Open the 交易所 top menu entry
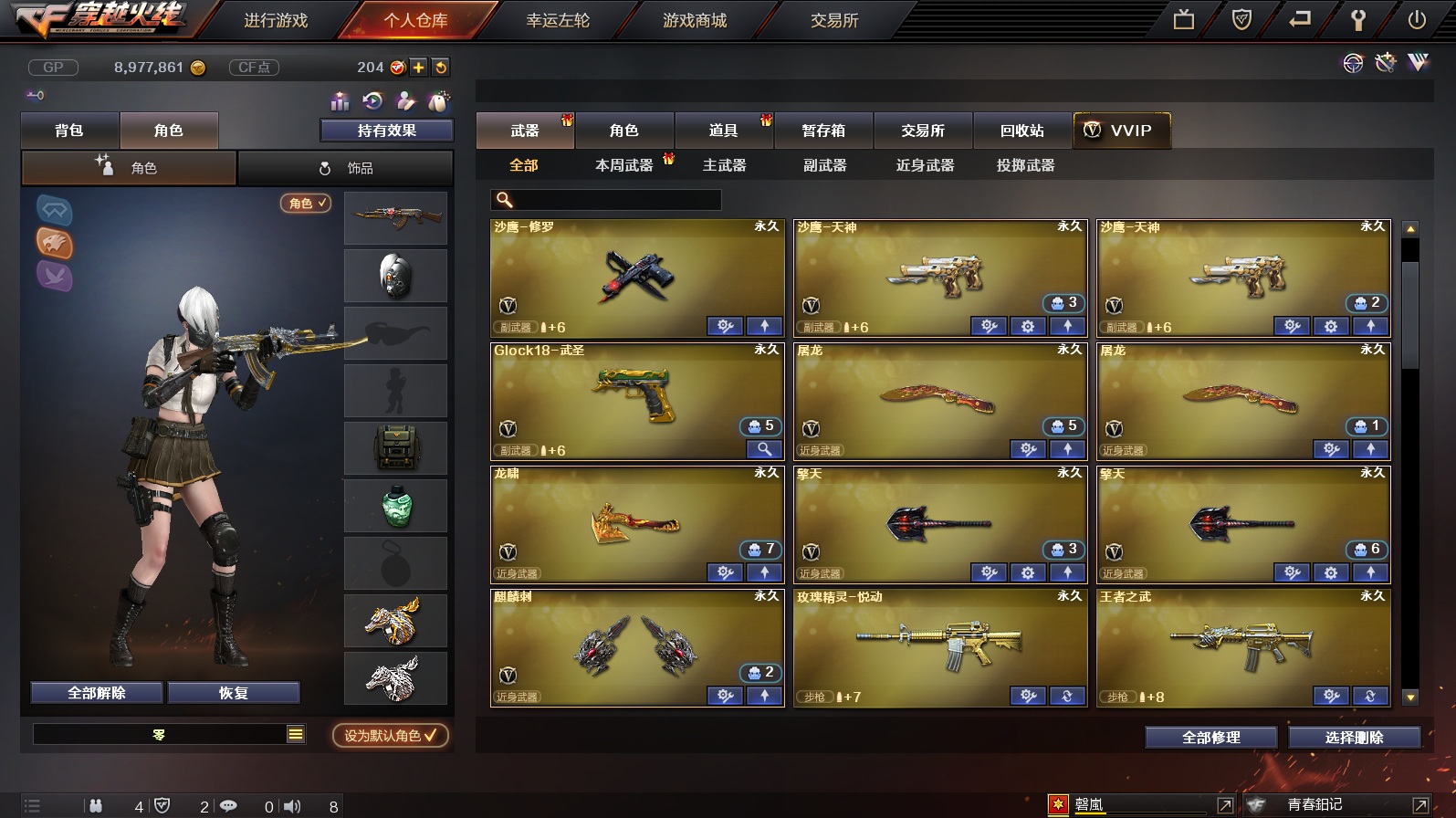The height and width of the screenshot is (818, 1456). click(x=834, y=20)
